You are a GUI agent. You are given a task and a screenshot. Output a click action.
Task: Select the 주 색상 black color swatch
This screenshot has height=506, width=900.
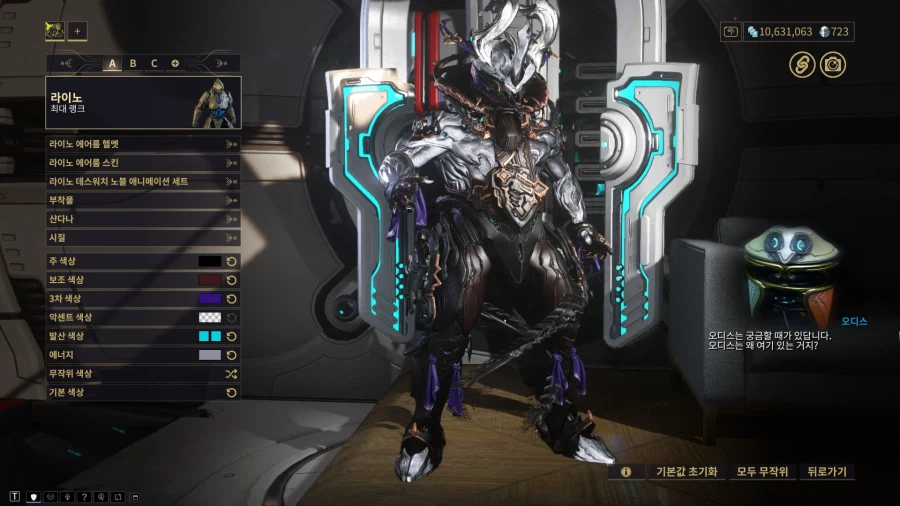click(209, 261)
